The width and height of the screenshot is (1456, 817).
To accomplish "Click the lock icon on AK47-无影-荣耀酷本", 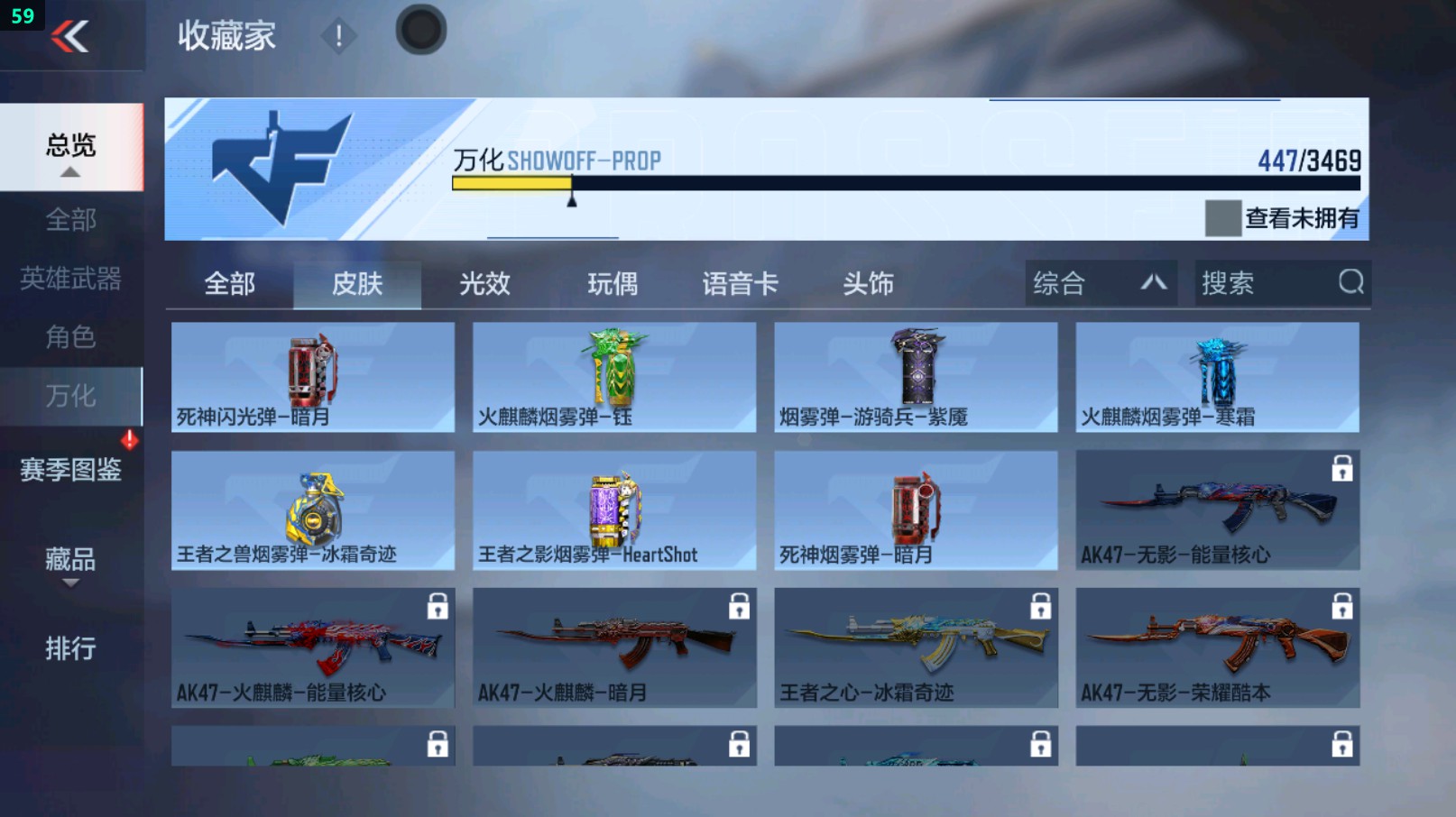I will click(1343, 607).
